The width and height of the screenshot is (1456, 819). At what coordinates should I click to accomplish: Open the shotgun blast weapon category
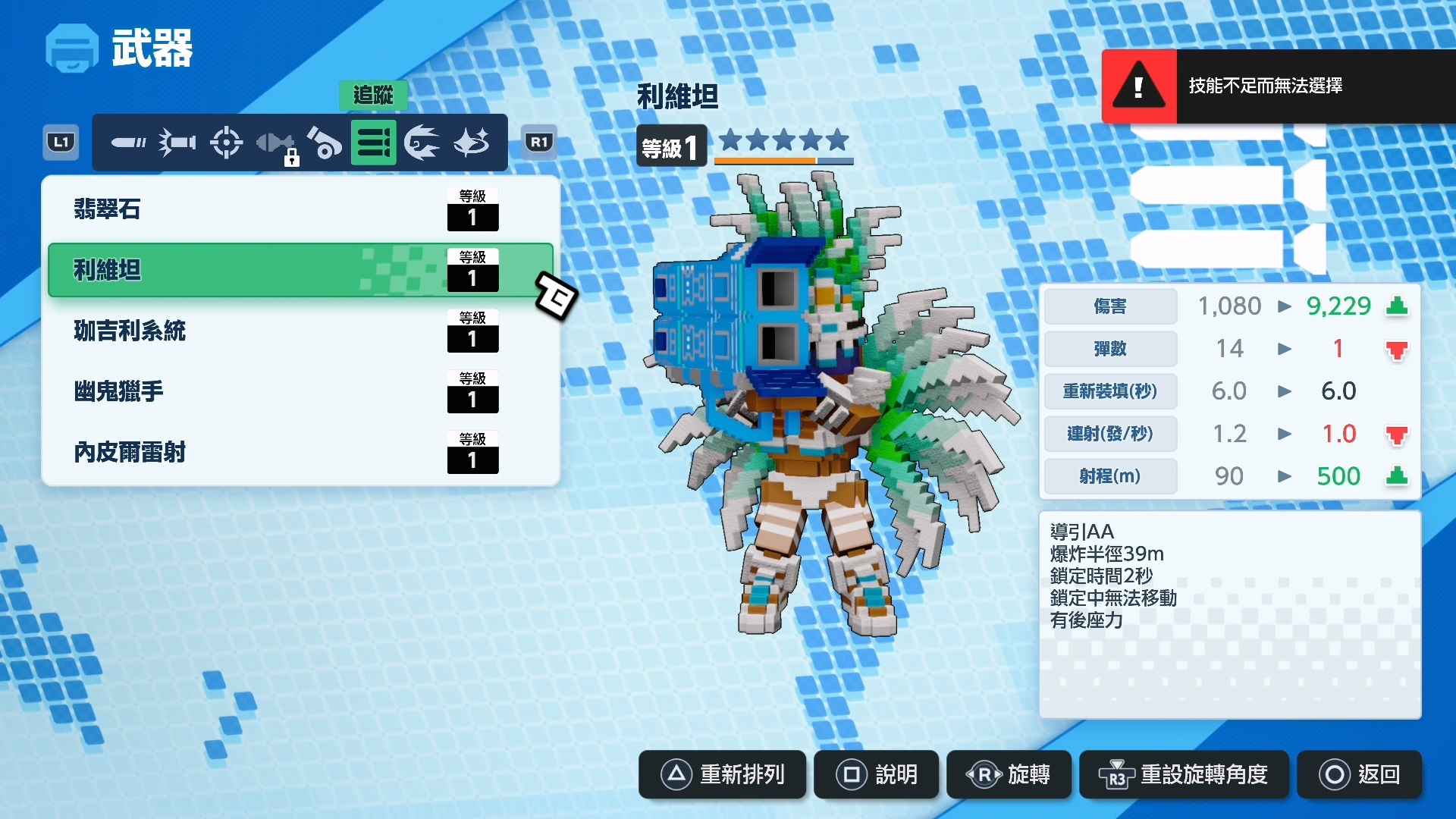point(177,142)
